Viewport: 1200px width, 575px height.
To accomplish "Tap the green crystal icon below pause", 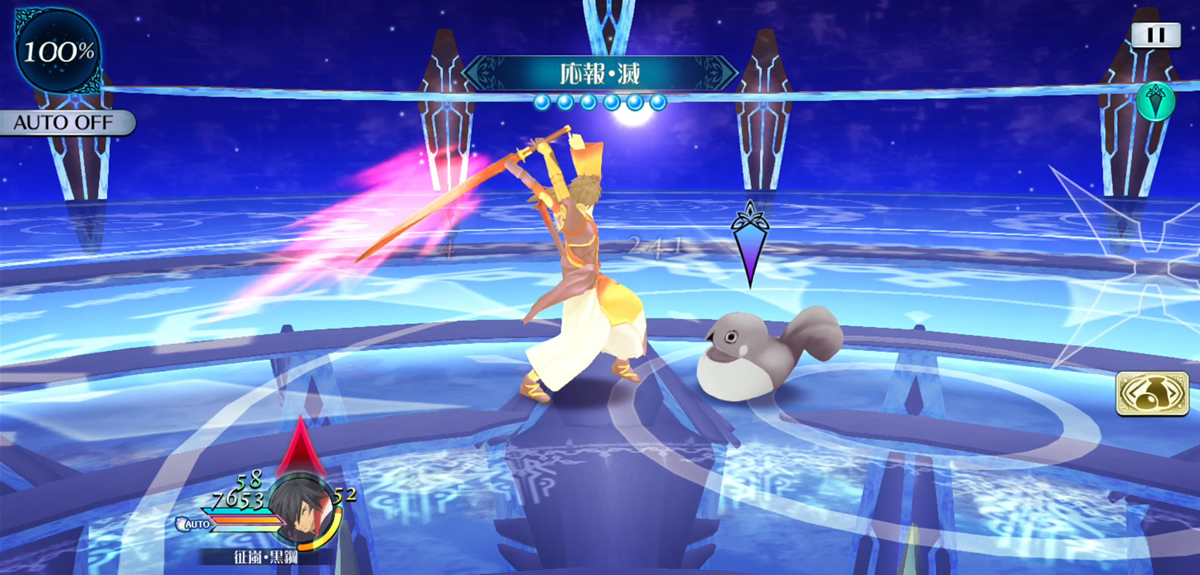I will [1155, 101].
